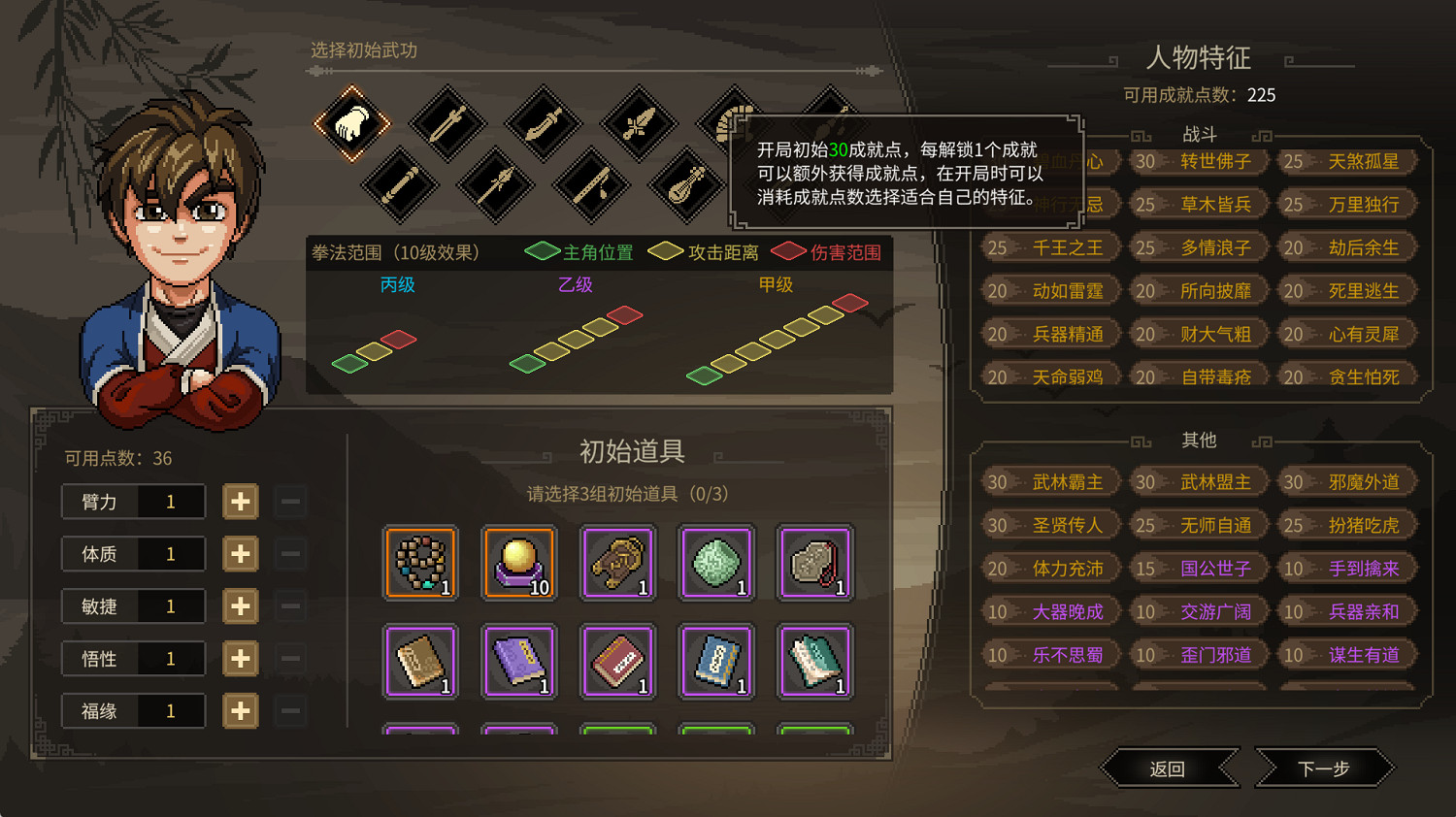Toggle the 千王之王 trait costing 25

[x=1049, y=247]
